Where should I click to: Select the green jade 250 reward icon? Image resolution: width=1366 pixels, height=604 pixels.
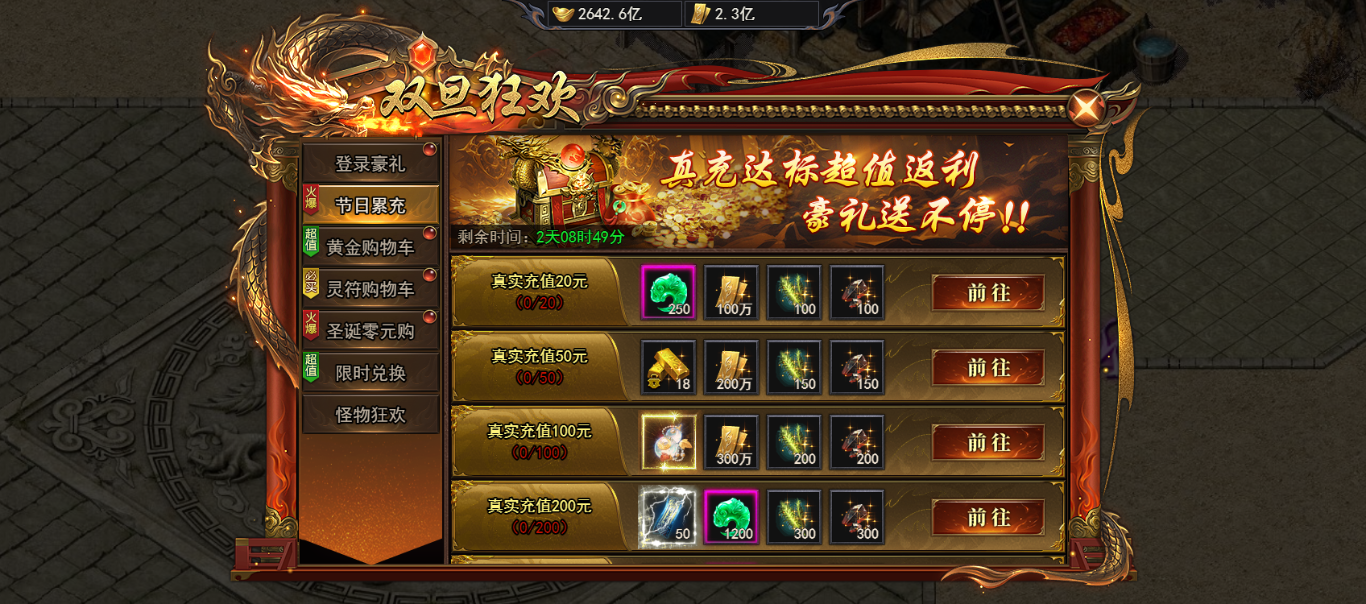pyautogui.click(x=668, y=292)
